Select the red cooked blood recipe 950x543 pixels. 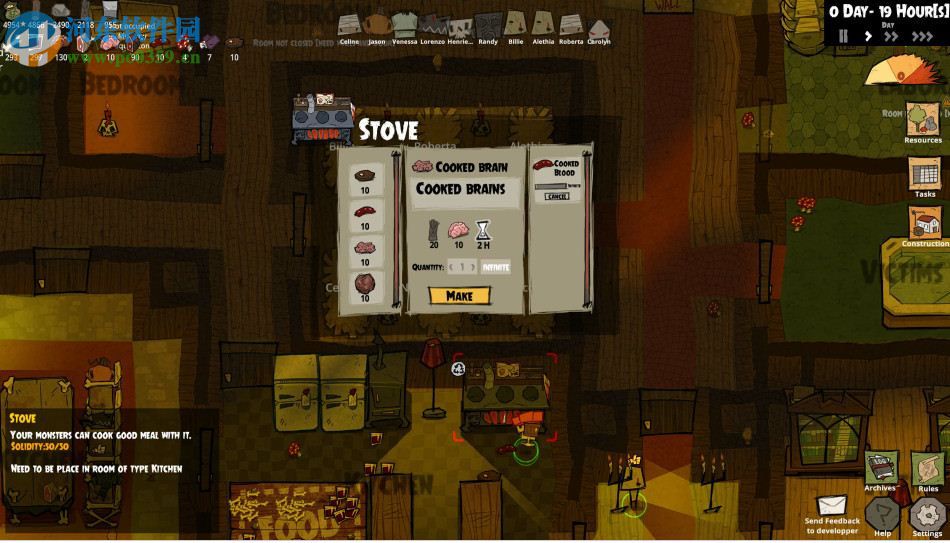click(364, 211)
